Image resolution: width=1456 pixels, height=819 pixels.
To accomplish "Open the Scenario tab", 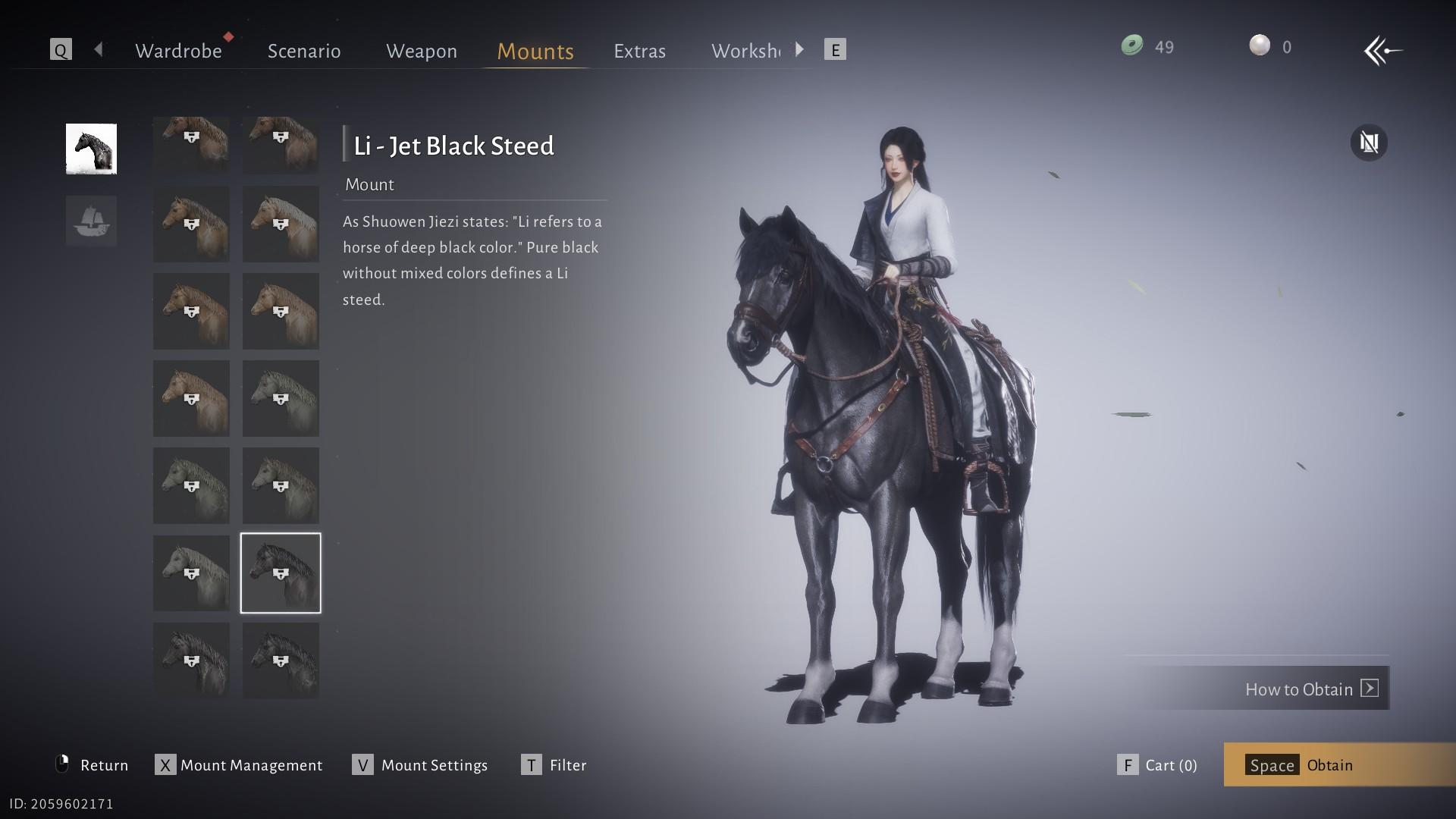I will pos(304,51).
